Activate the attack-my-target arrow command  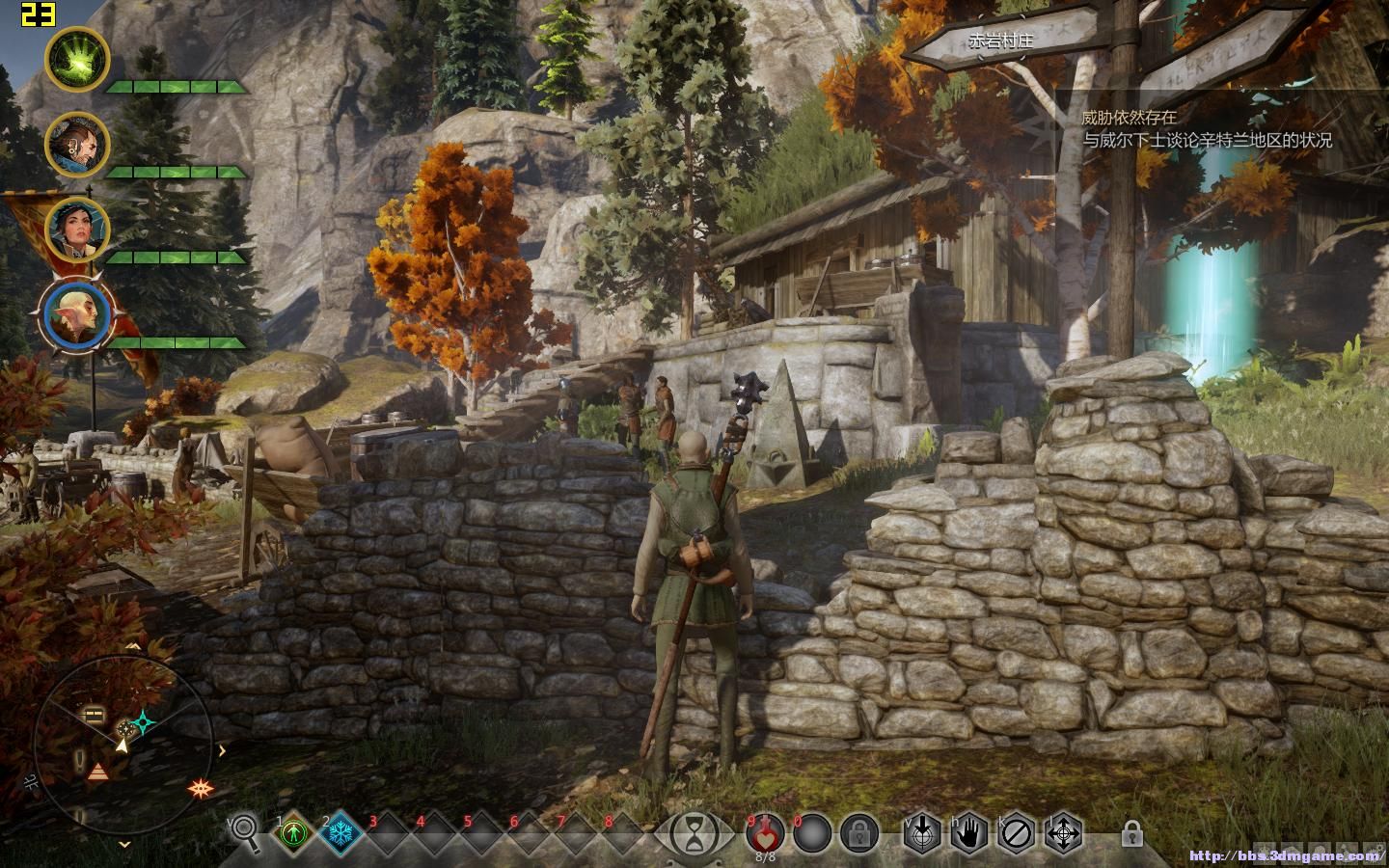coord(921,832)
